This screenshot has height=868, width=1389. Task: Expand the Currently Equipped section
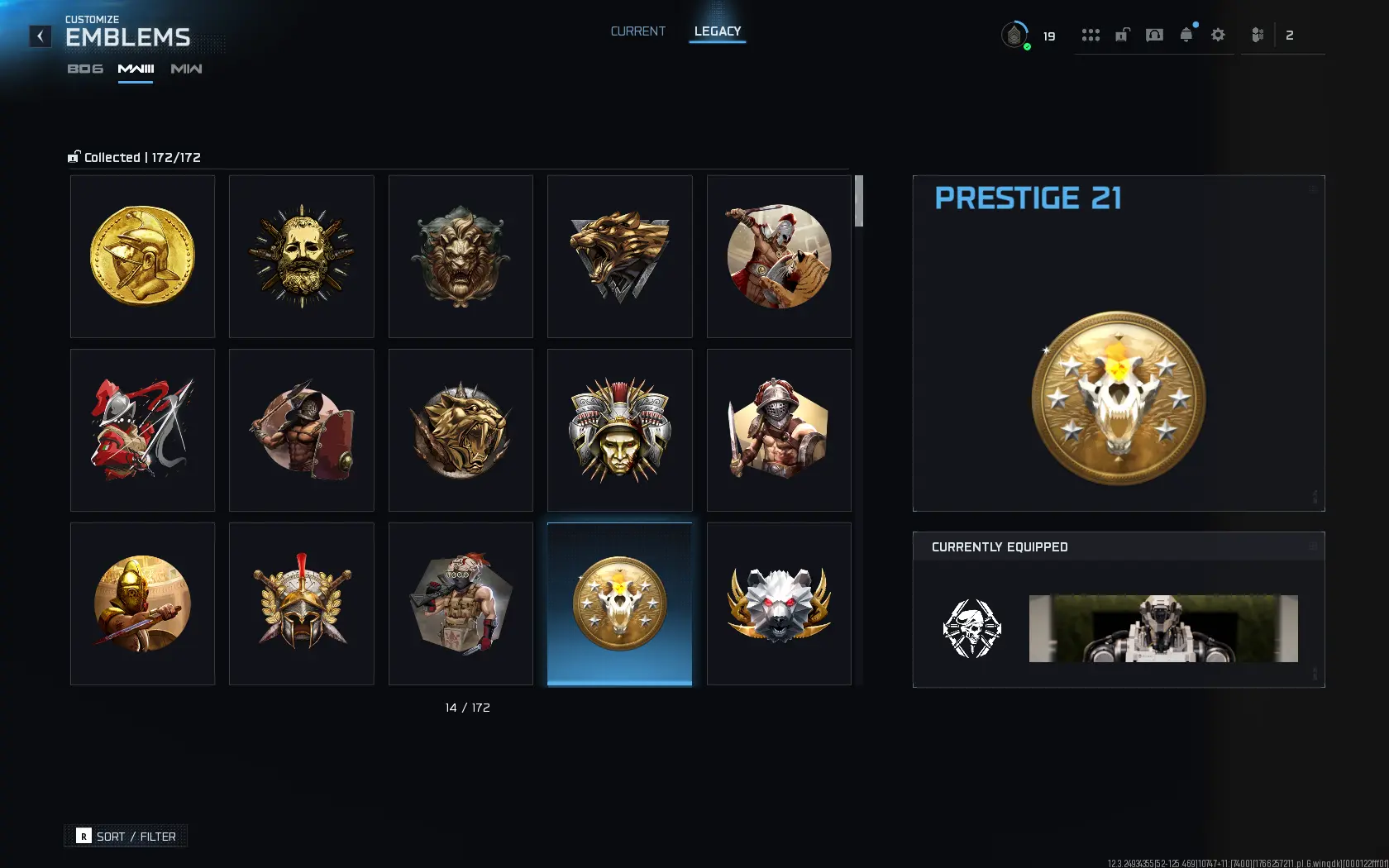(x=1315, y=546)
